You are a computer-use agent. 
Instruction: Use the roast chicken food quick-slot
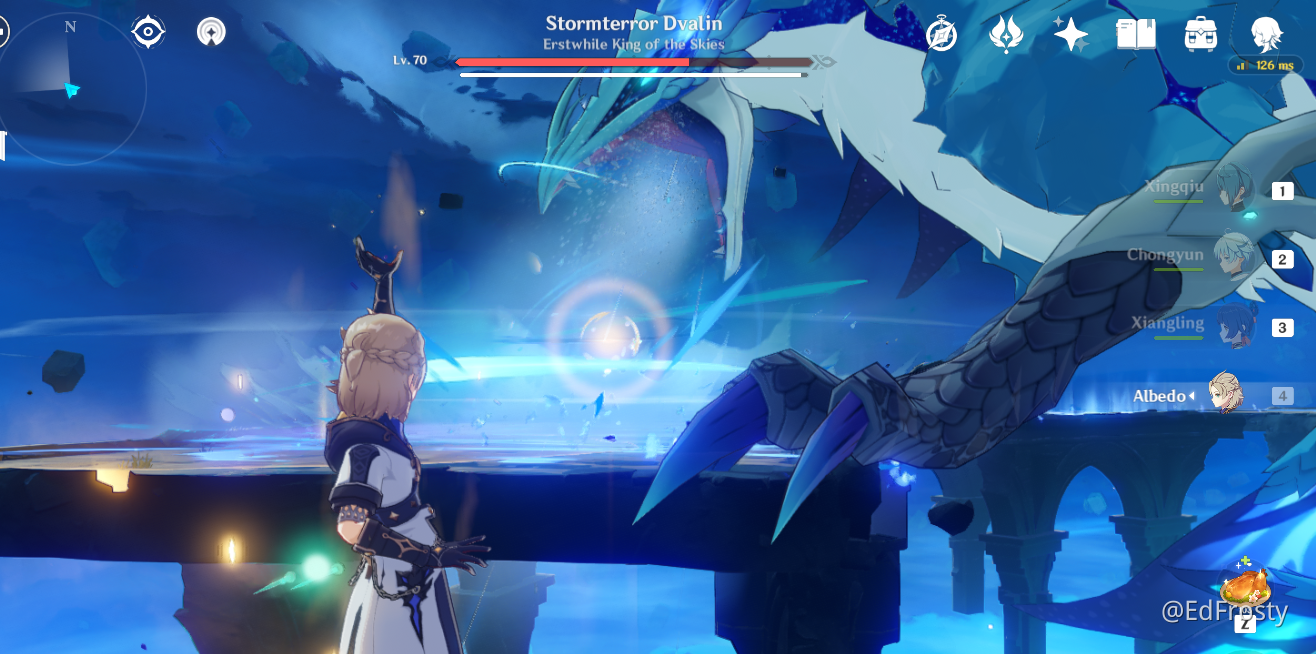pos(1244,588)
